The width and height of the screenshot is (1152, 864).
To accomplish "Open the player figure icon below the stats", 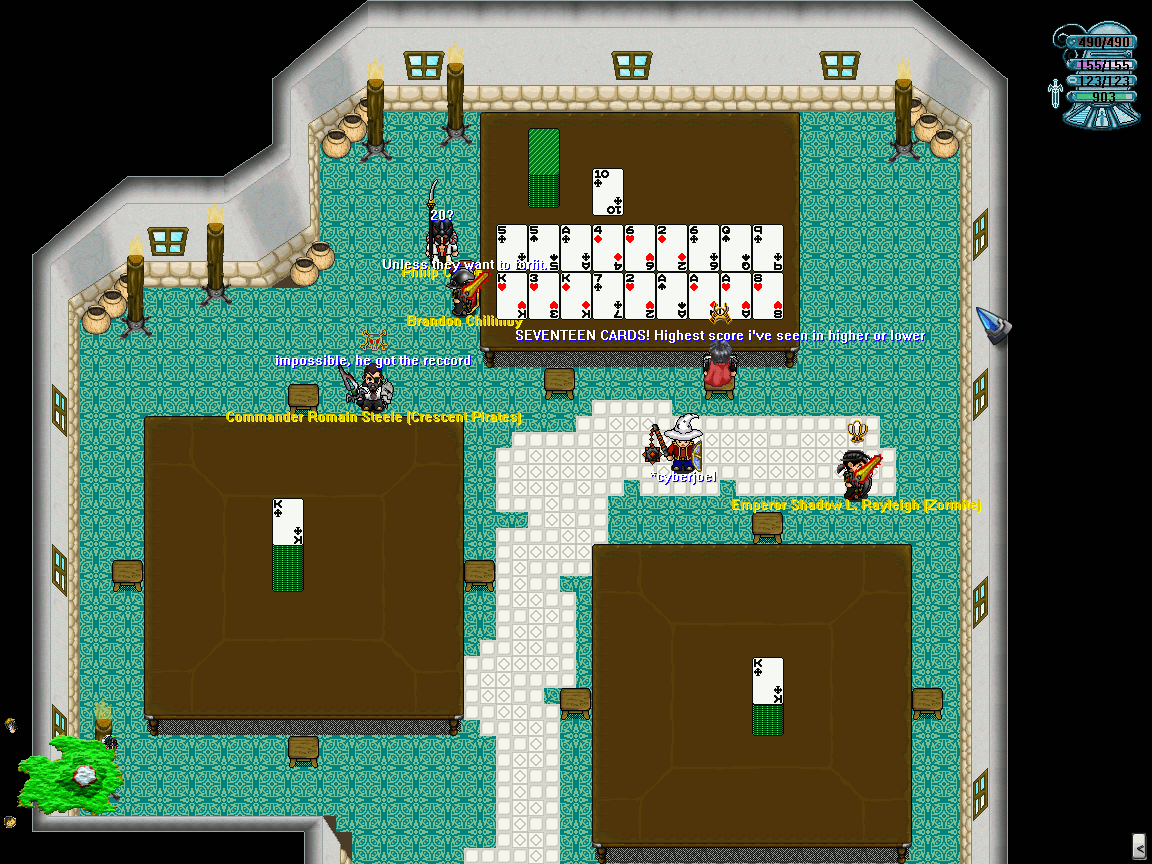I will (x=1102, y=117).
